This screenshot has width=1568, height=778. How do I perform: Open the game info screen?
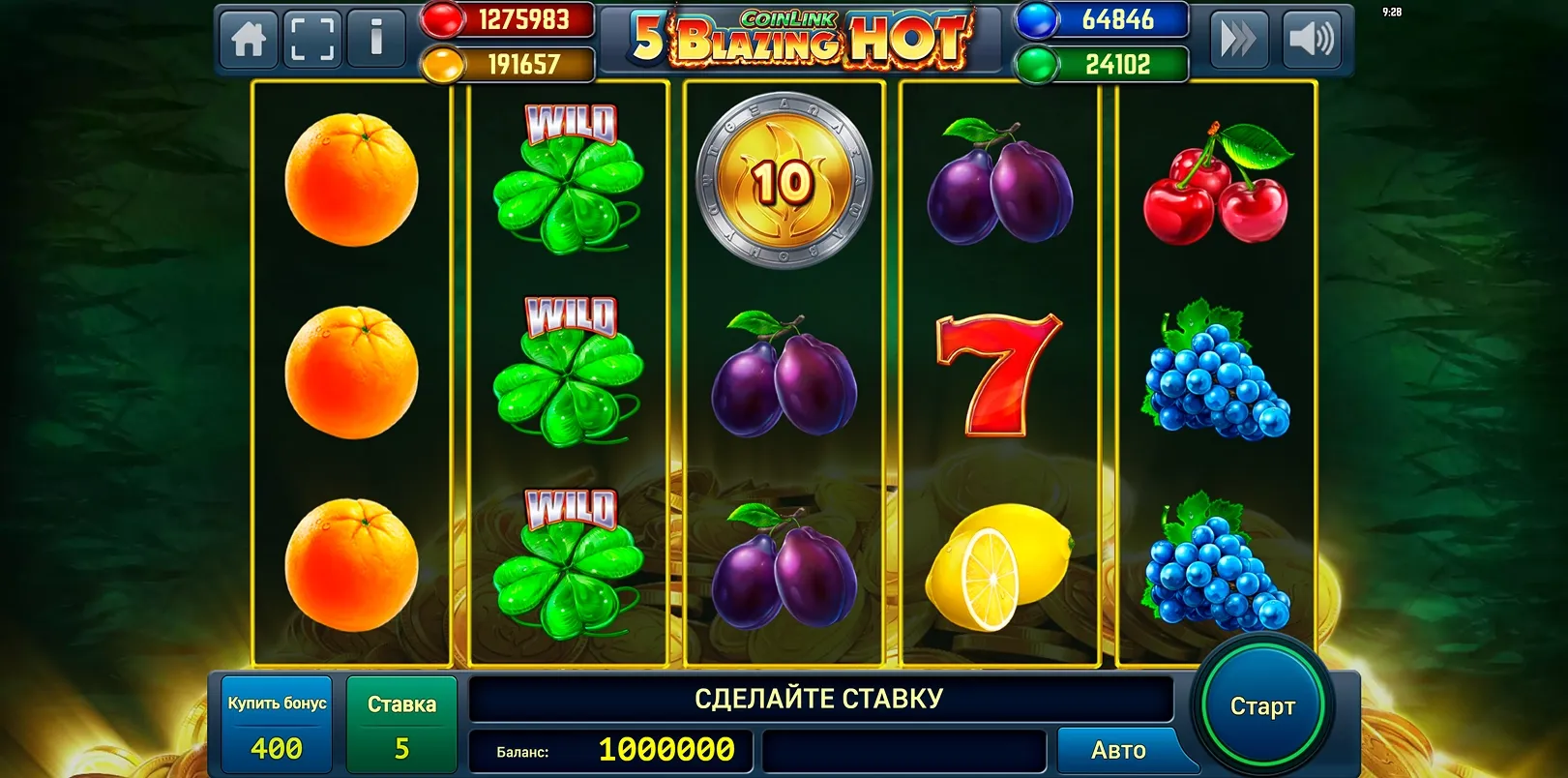coord(375,40)
